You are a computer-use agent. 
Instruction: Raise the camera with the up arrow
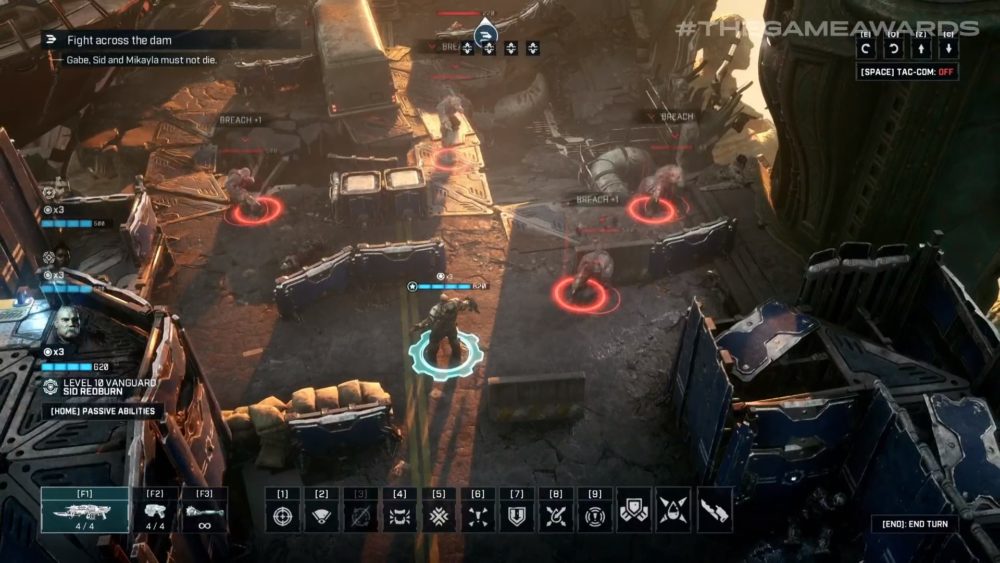coord(921,48)
